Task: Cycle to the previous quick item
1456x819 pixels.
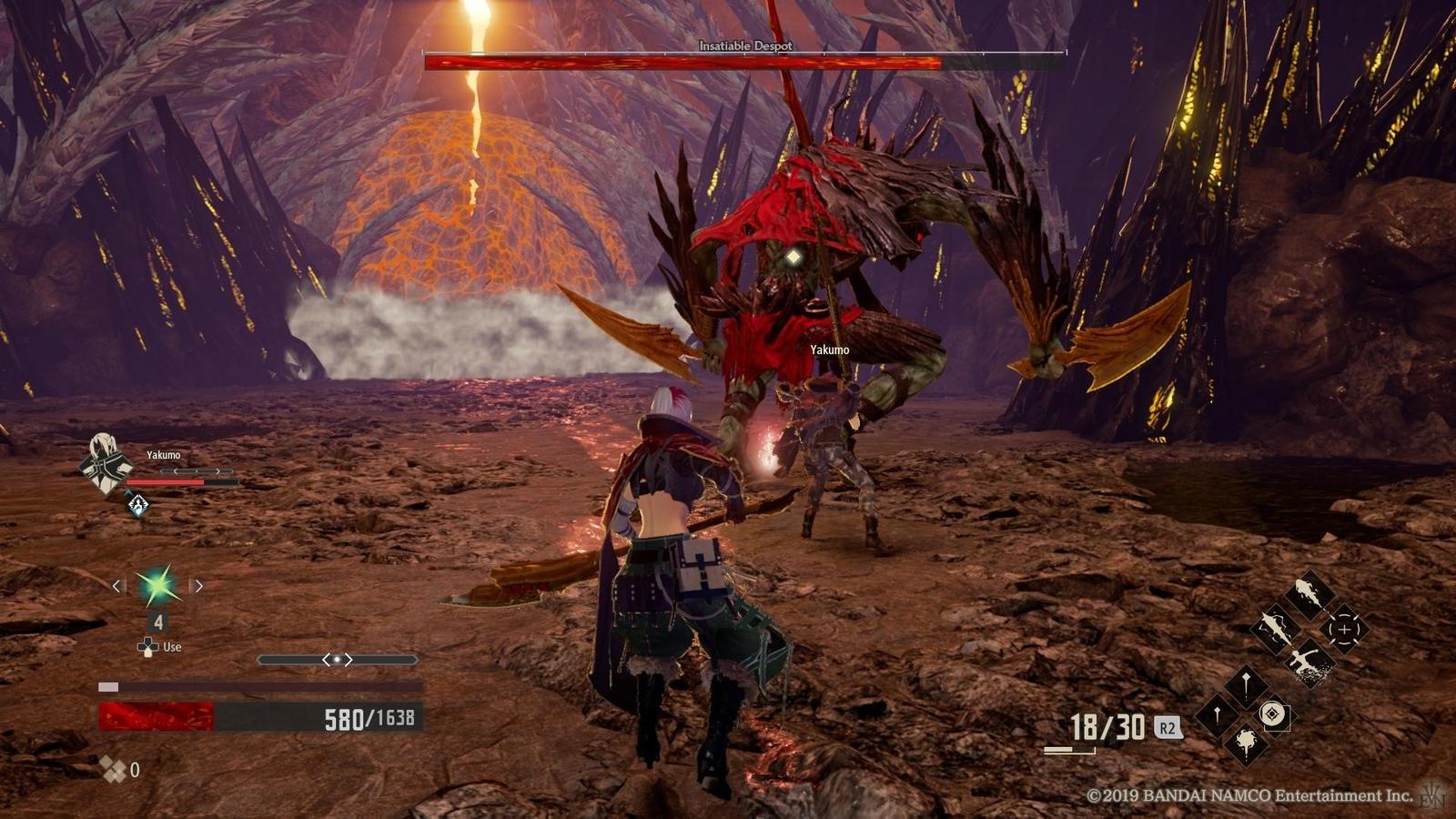Action: point(117,586)
